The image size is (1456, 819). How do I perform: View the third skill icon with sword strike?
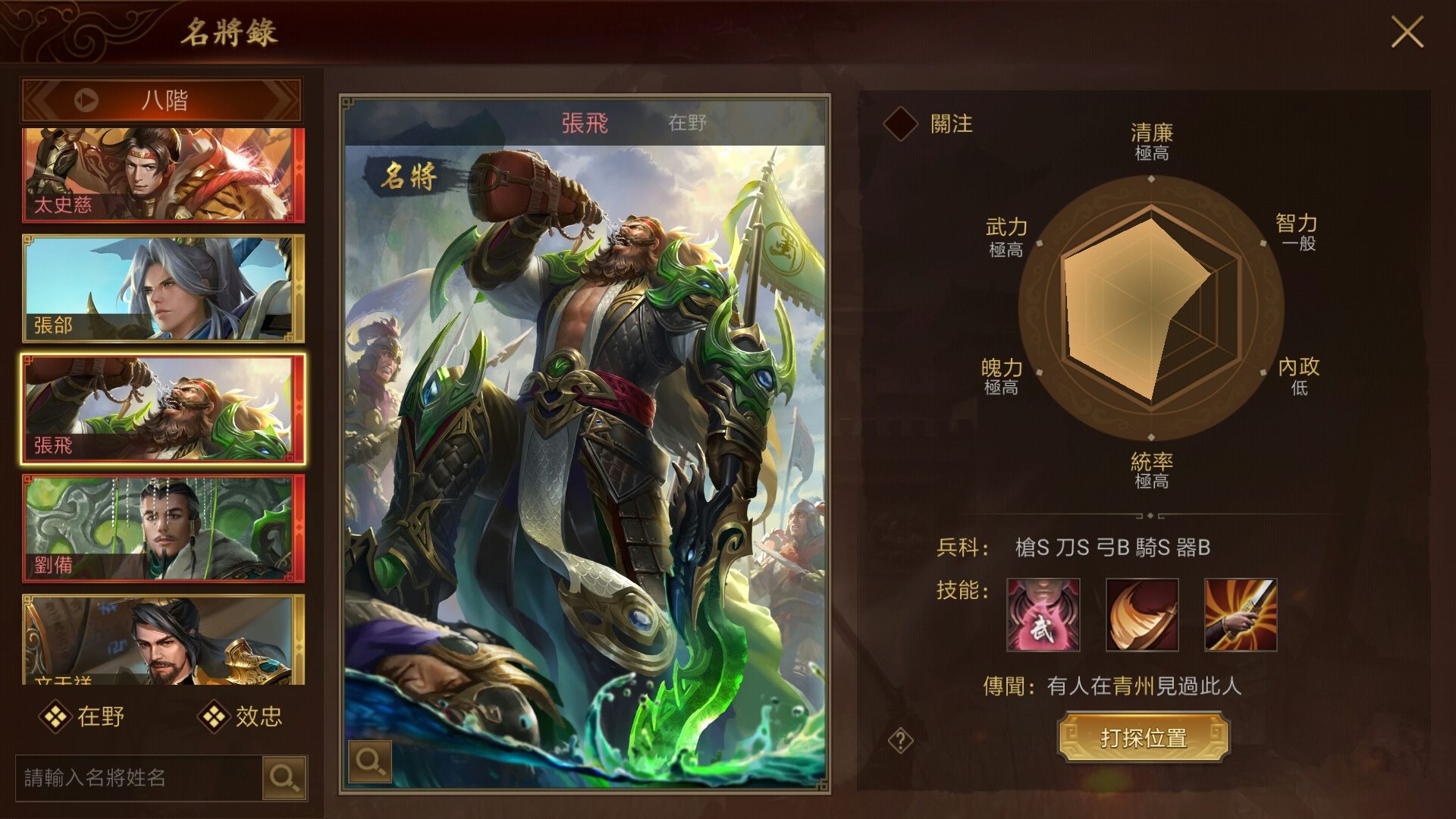click(x=1241, y=616)
